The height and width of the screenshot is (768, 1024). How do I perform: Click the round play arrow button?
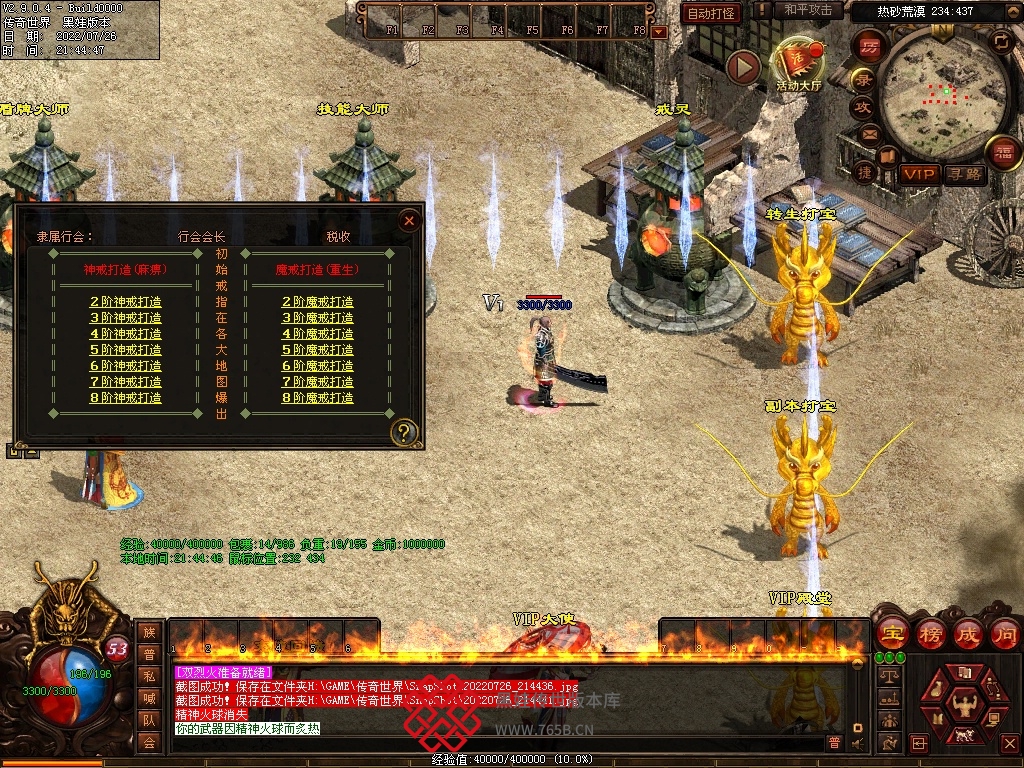[x=743, y=68]
